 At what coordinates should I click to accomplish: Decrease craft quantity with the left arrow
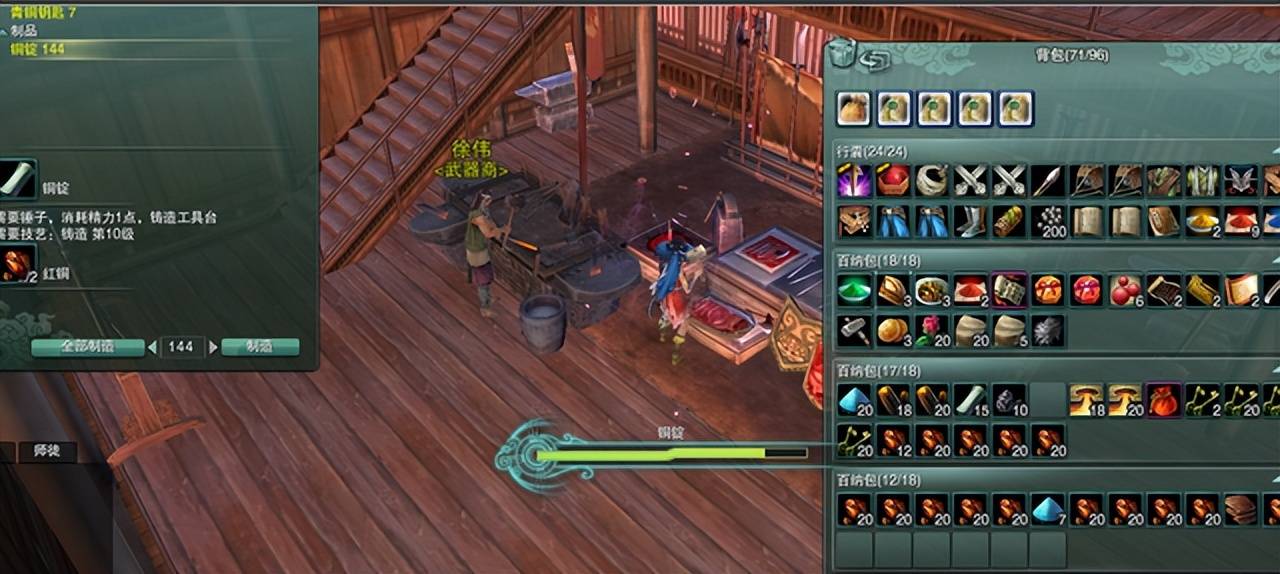(x=152, y=347)
